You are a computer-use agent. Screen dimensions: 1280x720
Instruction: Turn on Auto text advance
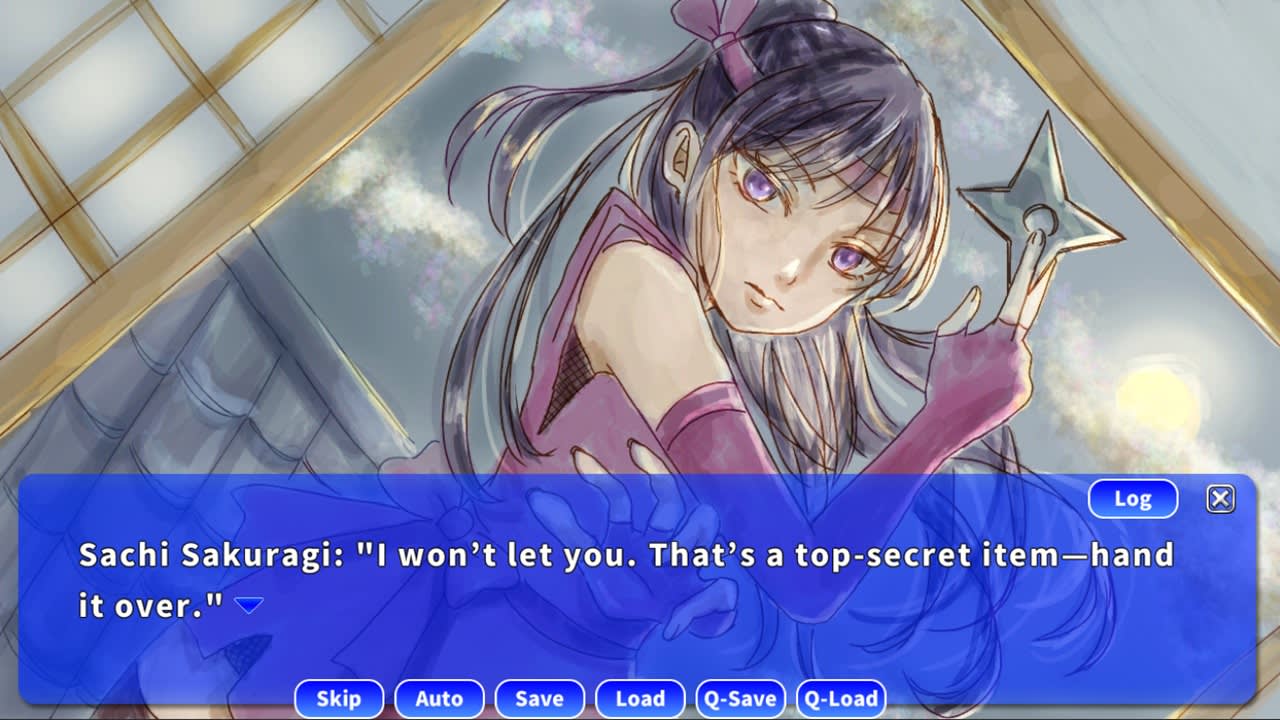coord(439,698)
